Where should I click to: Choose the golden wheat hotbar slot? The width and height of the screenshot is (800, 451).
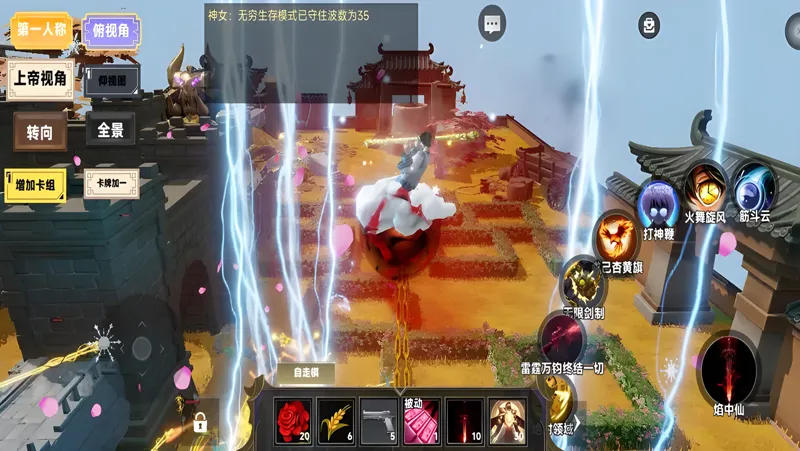pos(335,421)
